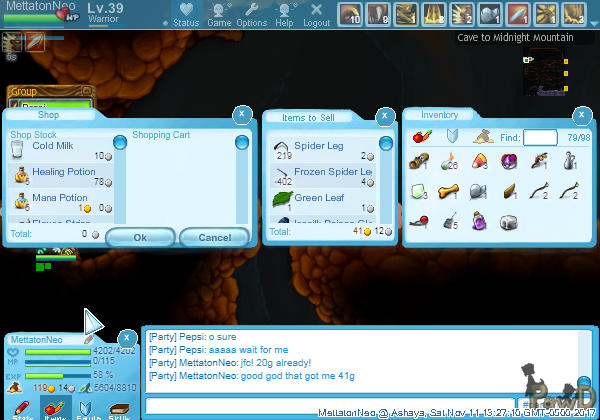600x420 pixels.
Task: Close the Inventory window
Action: (582, 114)
